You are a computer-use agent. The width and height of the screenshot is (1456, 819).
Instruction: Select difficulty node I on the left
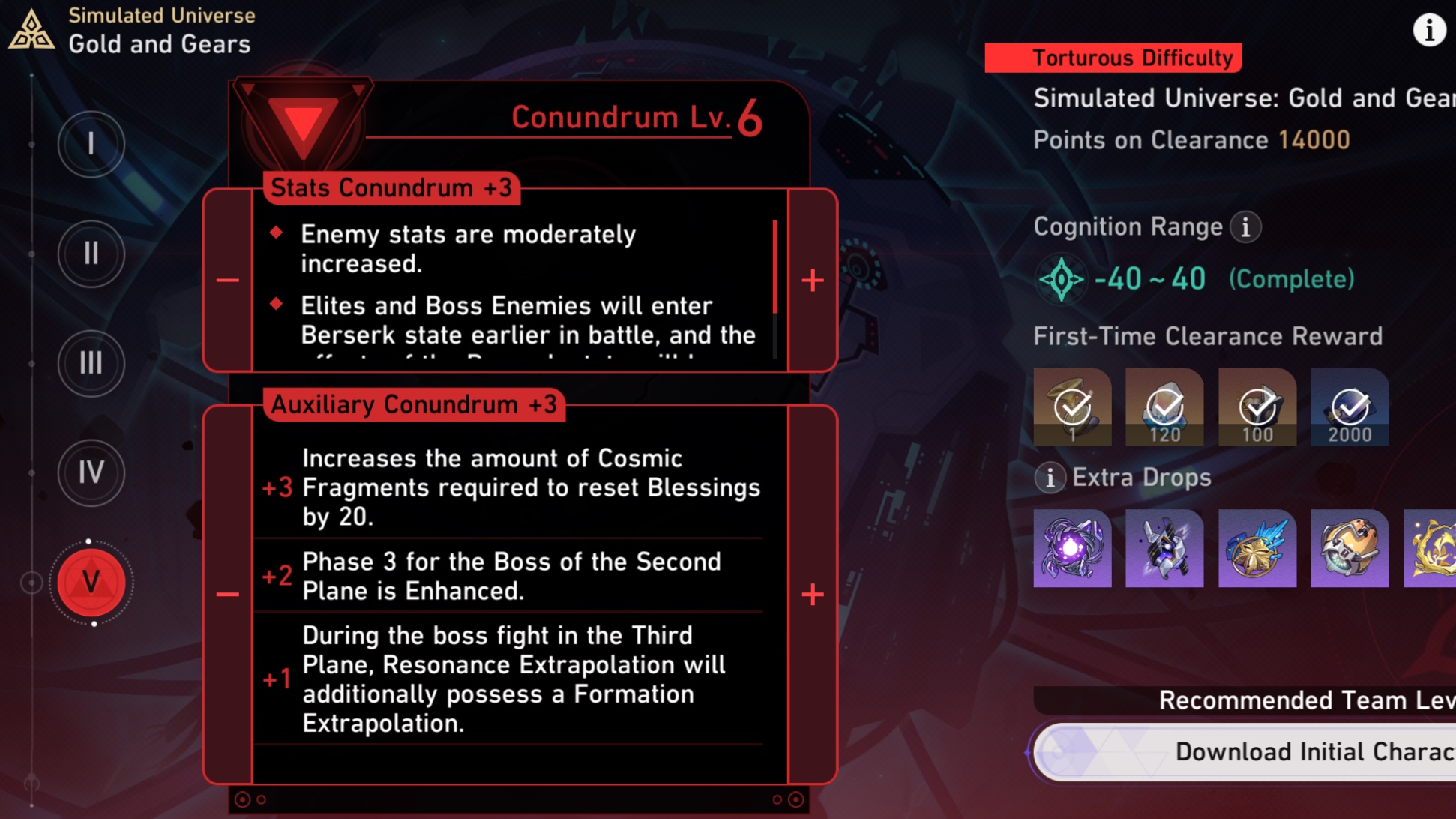(x=91, y=144)
